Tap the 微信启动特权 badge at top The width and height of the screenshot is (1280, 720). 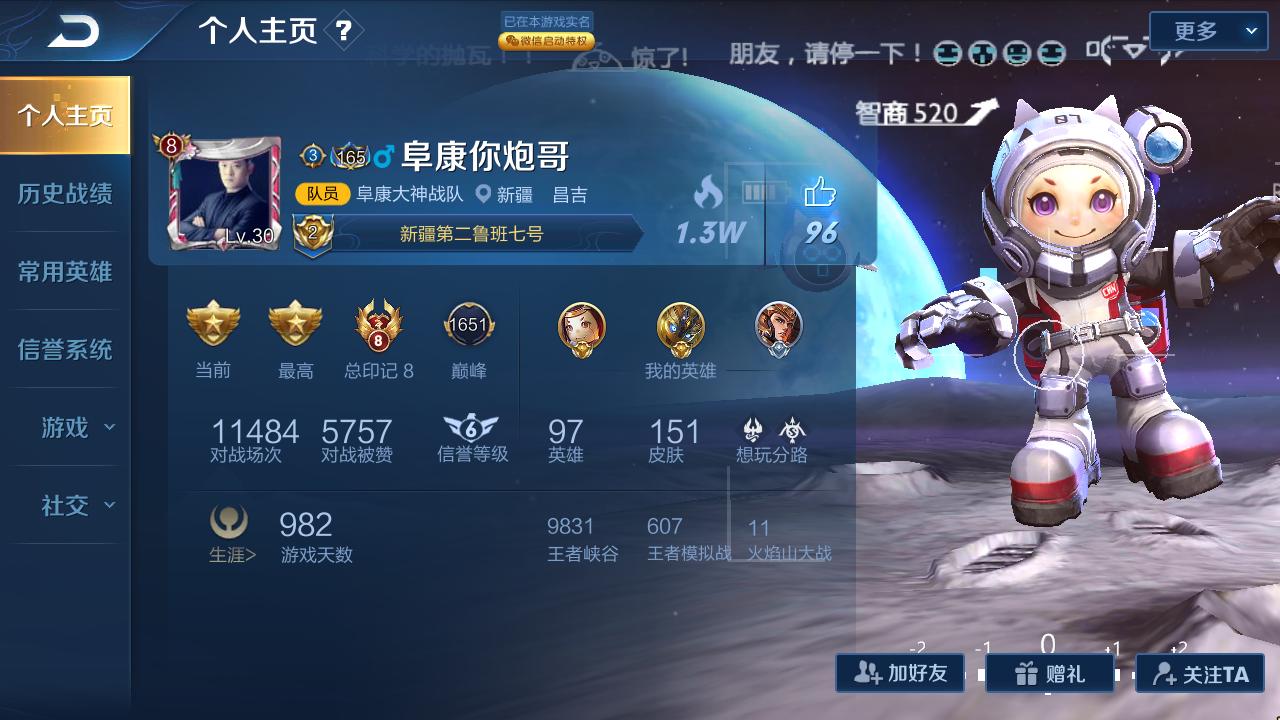[545, 43]
